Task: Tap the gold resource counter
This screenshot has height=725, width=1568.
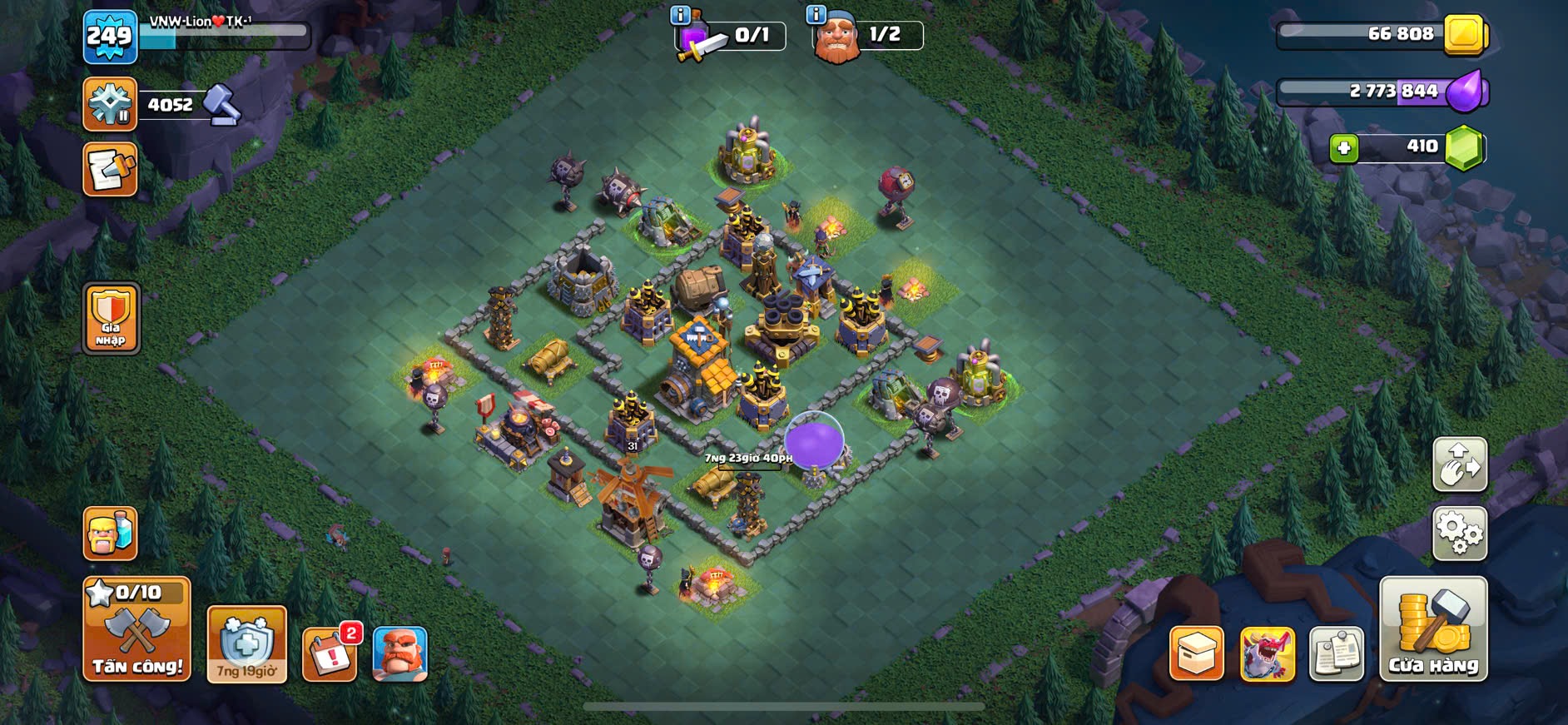Action: point(1382,34)
